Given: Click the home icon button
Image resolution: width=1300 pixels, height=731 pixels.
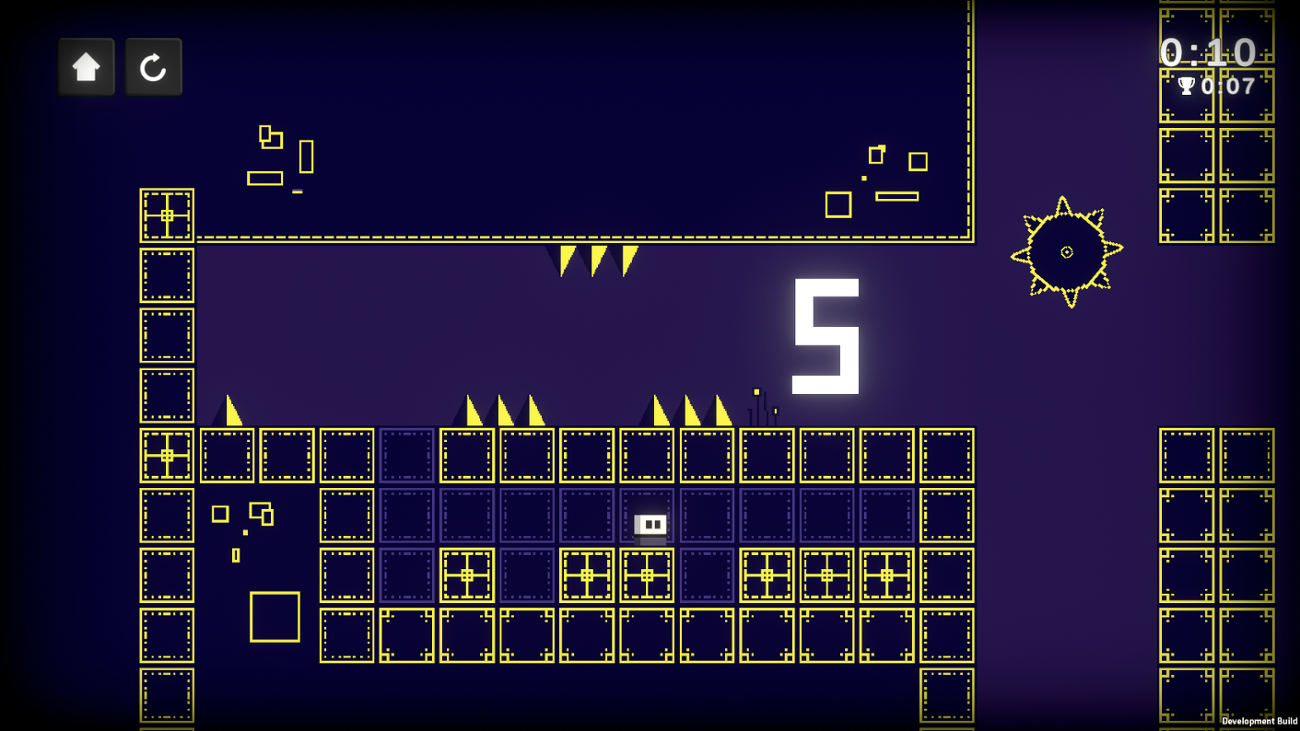Looking at the screenshot, I should (86, 66).
